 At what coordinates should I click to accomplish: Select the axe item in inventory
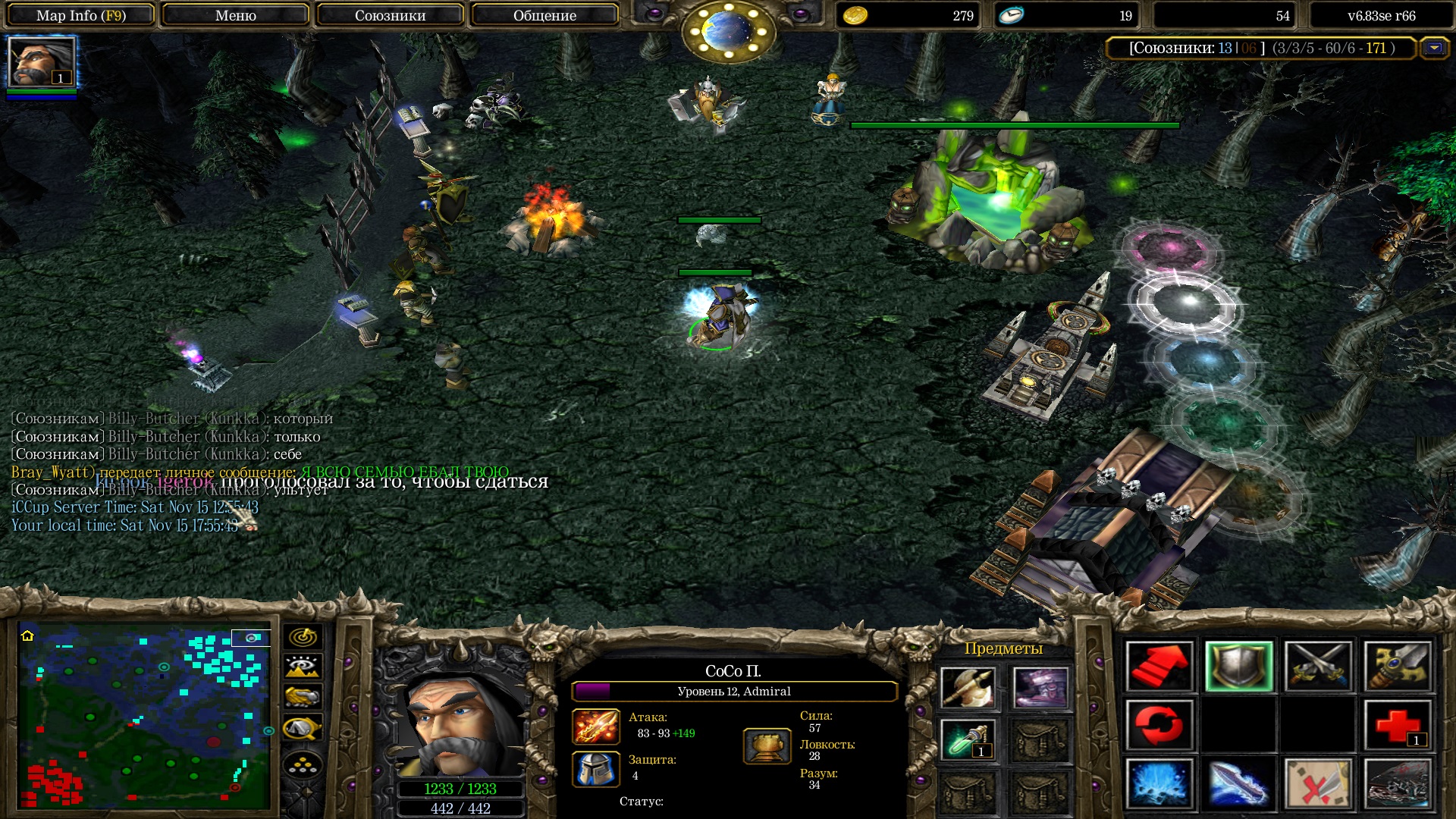[968, 688]
